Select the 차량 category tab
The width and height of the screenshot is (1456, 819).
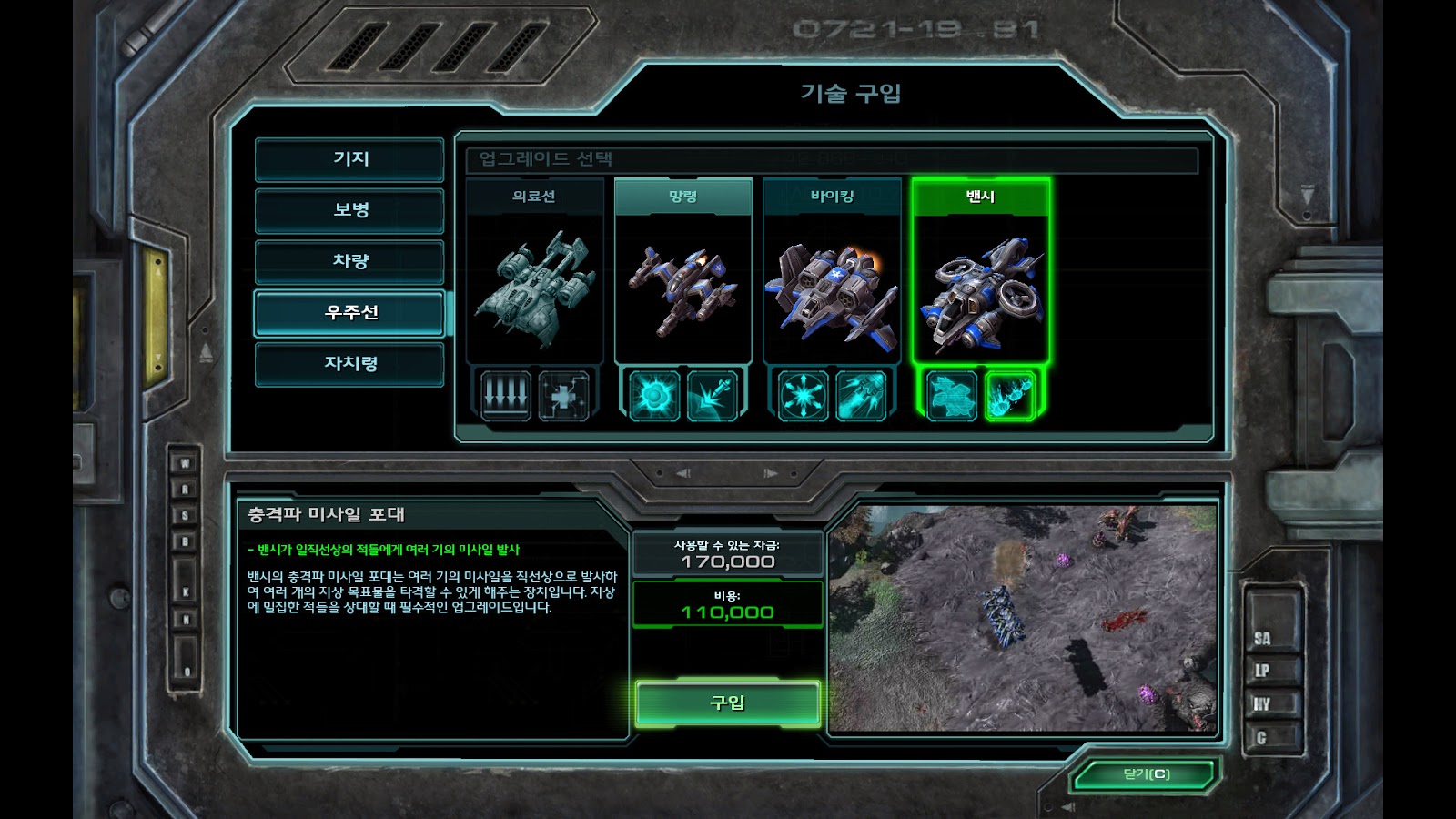point(350,261)
